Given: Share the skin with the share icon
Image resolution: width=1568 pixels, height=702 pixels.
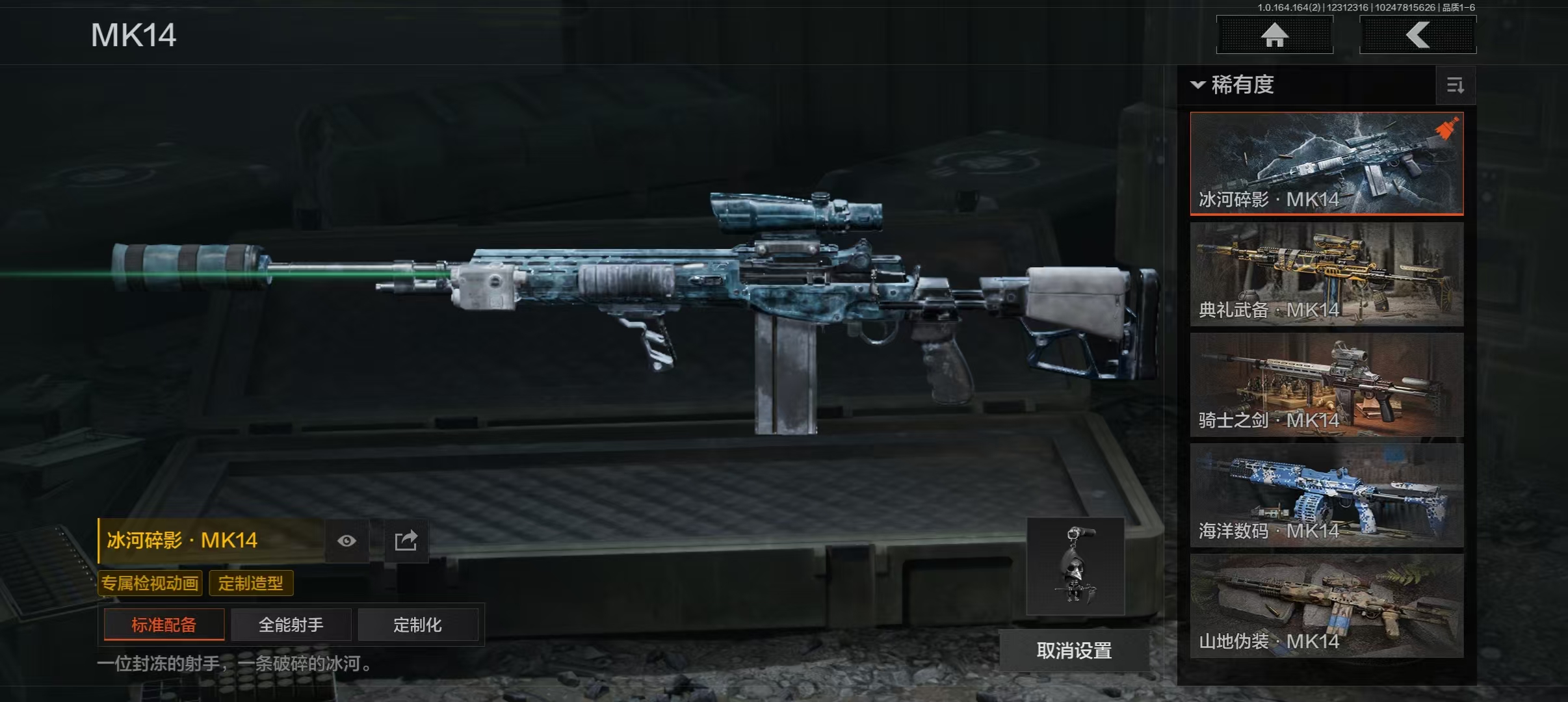Looking at the screenshot, I should 406,541.
